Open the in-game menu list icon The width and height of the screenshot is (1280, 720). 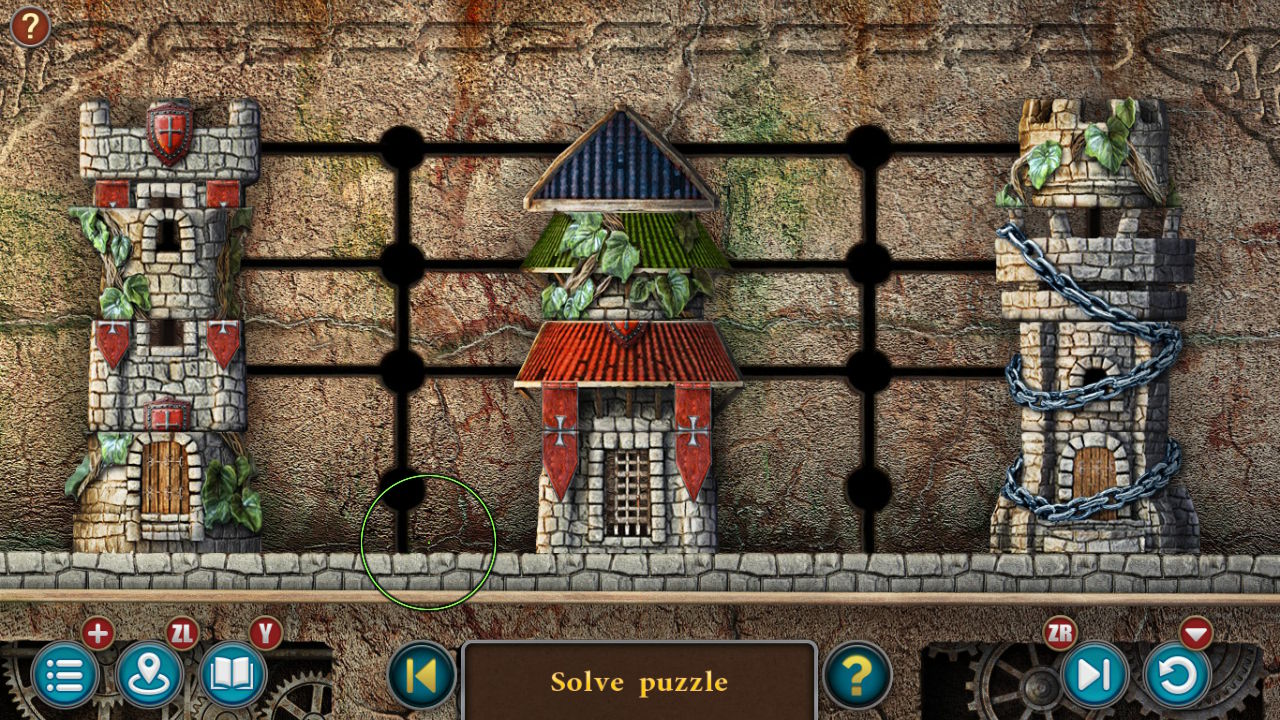tap(64, 676)
